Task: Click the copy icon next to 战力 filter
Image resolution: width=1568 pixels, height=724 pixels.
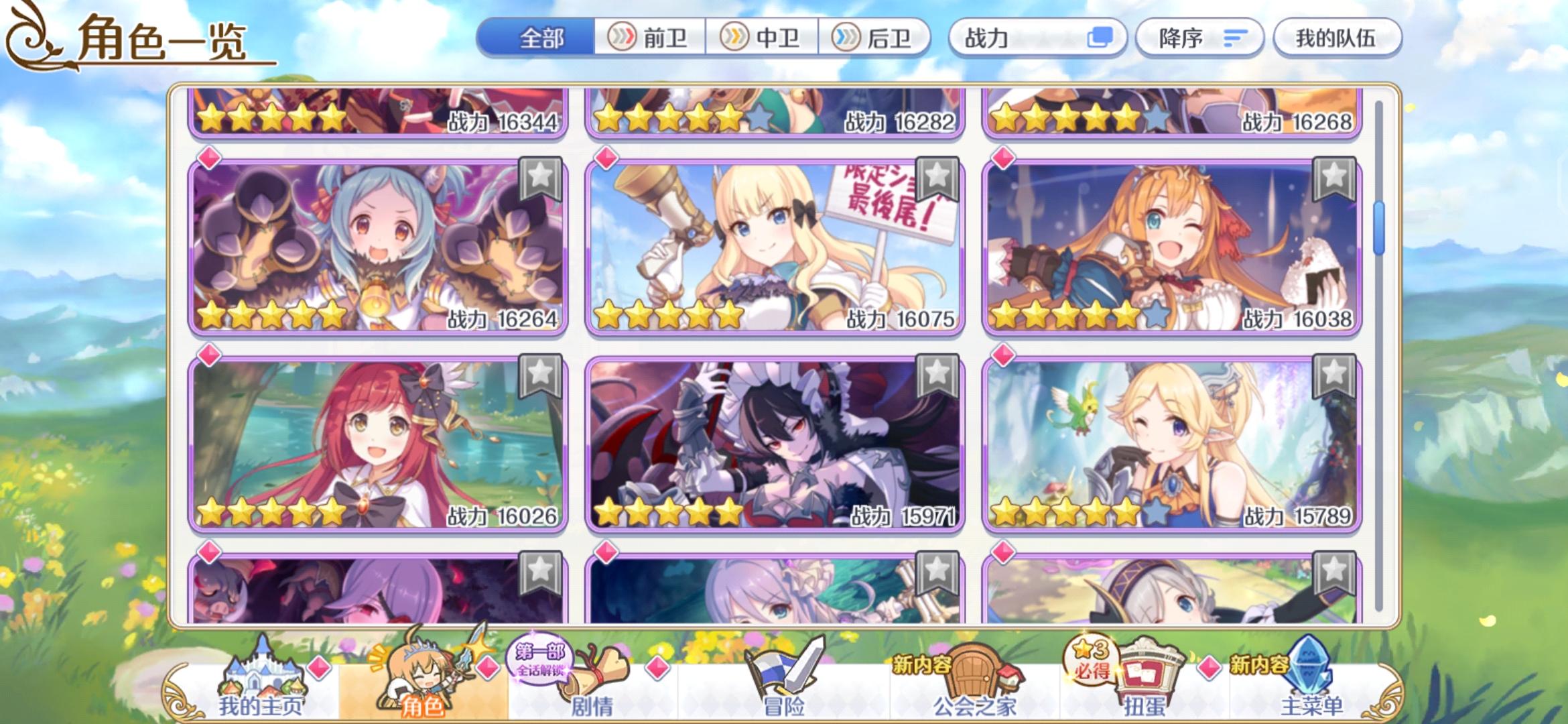Action: click(1102, 38)
